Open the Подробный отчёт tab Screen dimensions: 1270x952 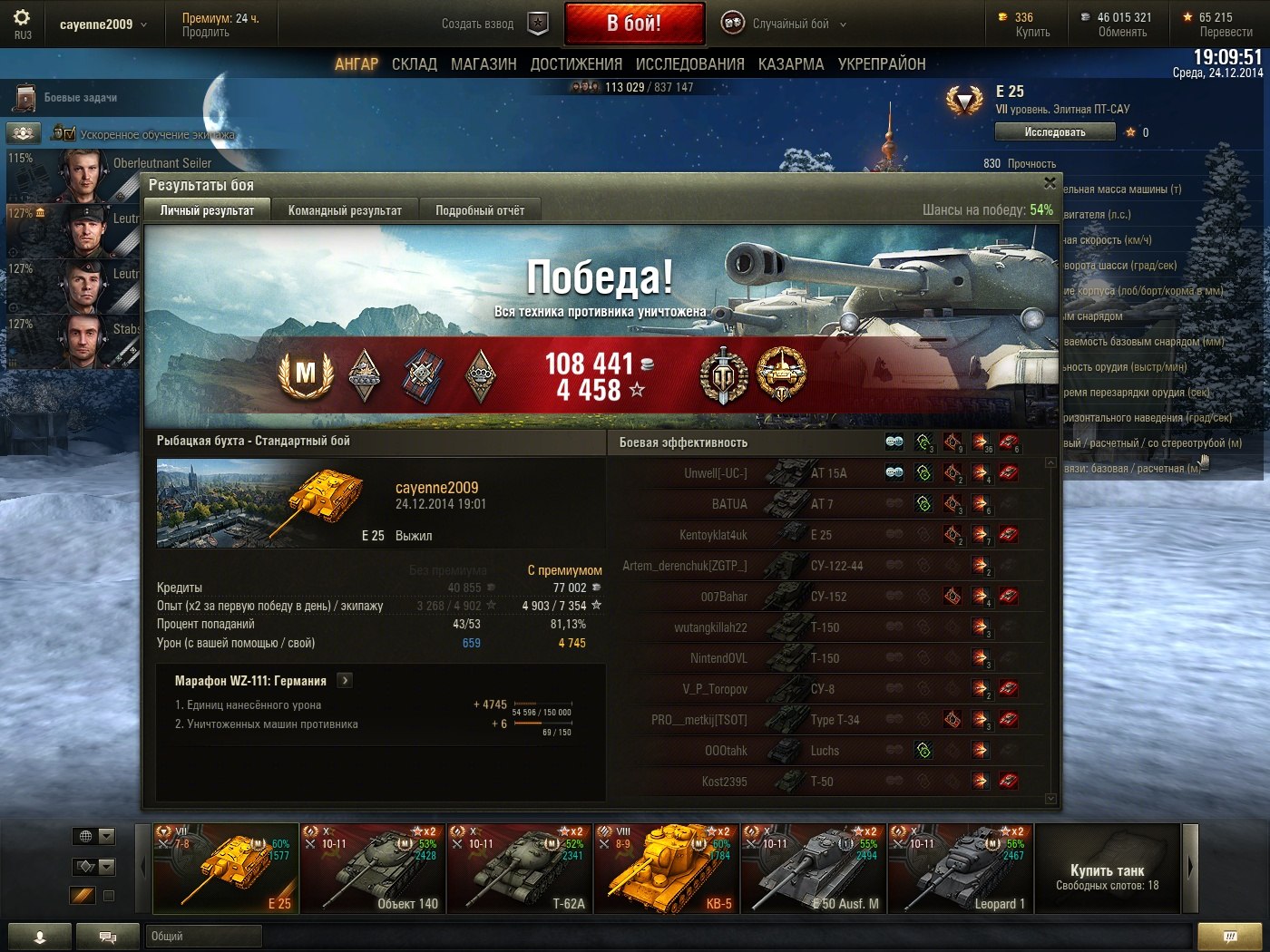tap(480, 210)
